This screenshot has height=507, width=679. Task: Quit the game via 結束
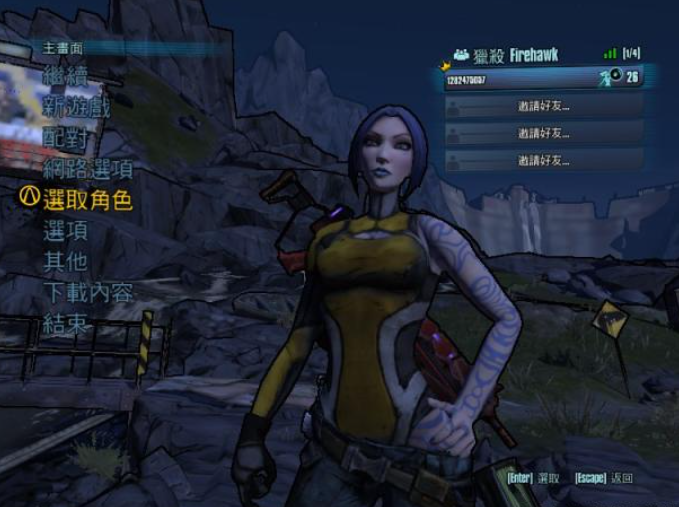[65, 324]
